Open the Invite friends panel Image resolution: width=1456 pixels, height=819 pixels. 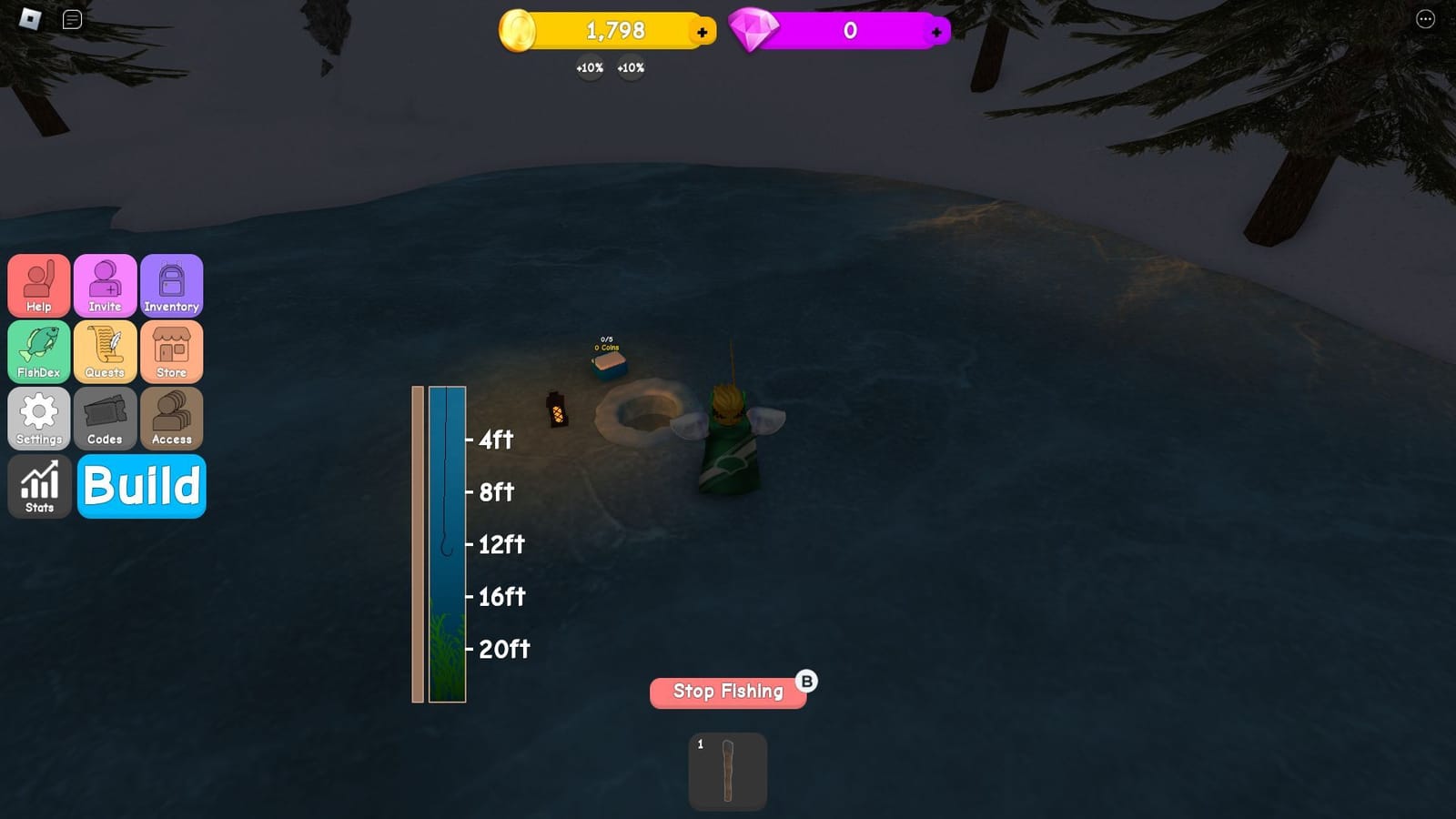tap(105, 286)
